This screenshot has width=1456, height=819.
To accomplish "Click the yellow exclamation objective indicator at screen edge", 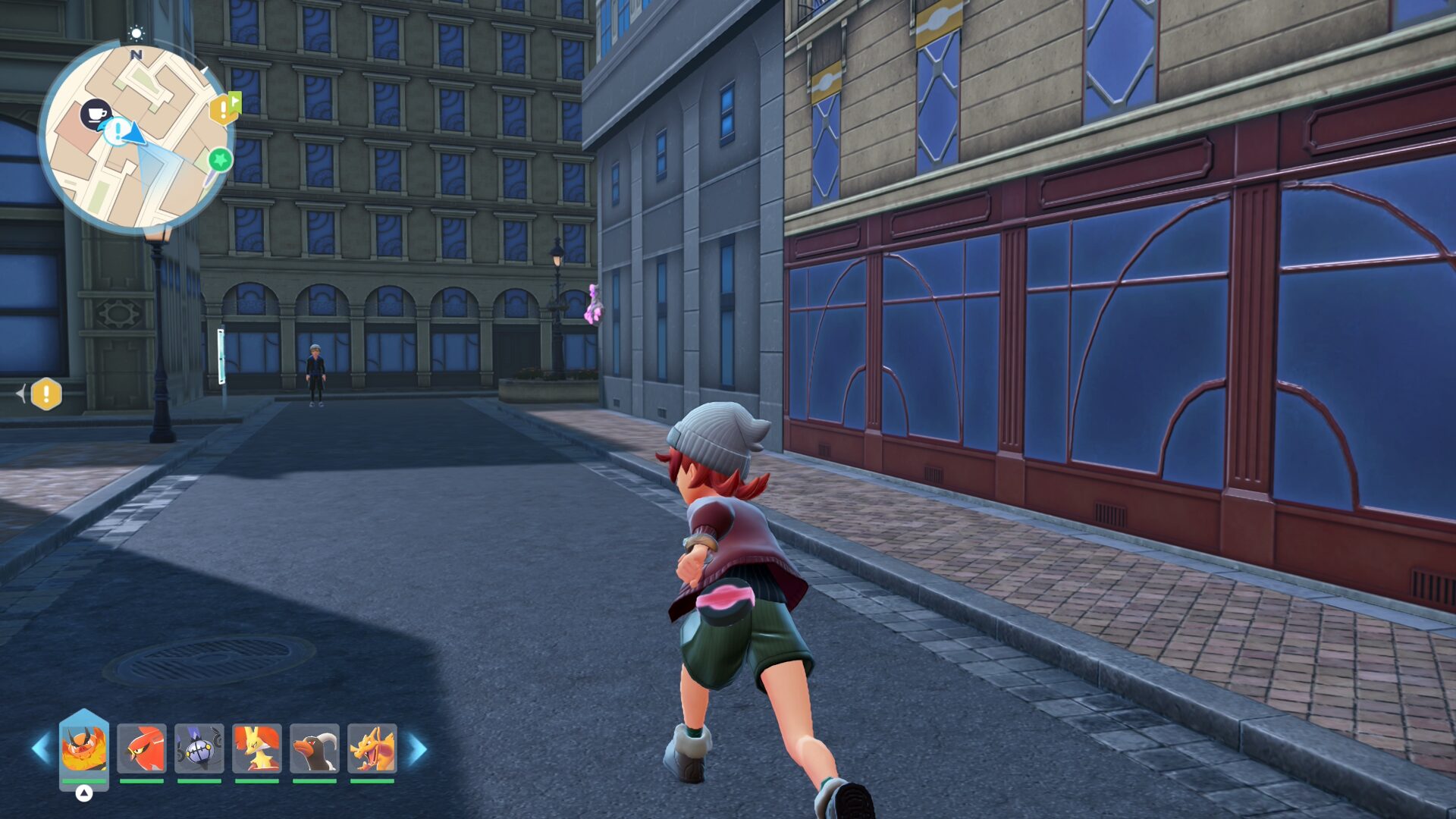I will click(x=46, y=394).
